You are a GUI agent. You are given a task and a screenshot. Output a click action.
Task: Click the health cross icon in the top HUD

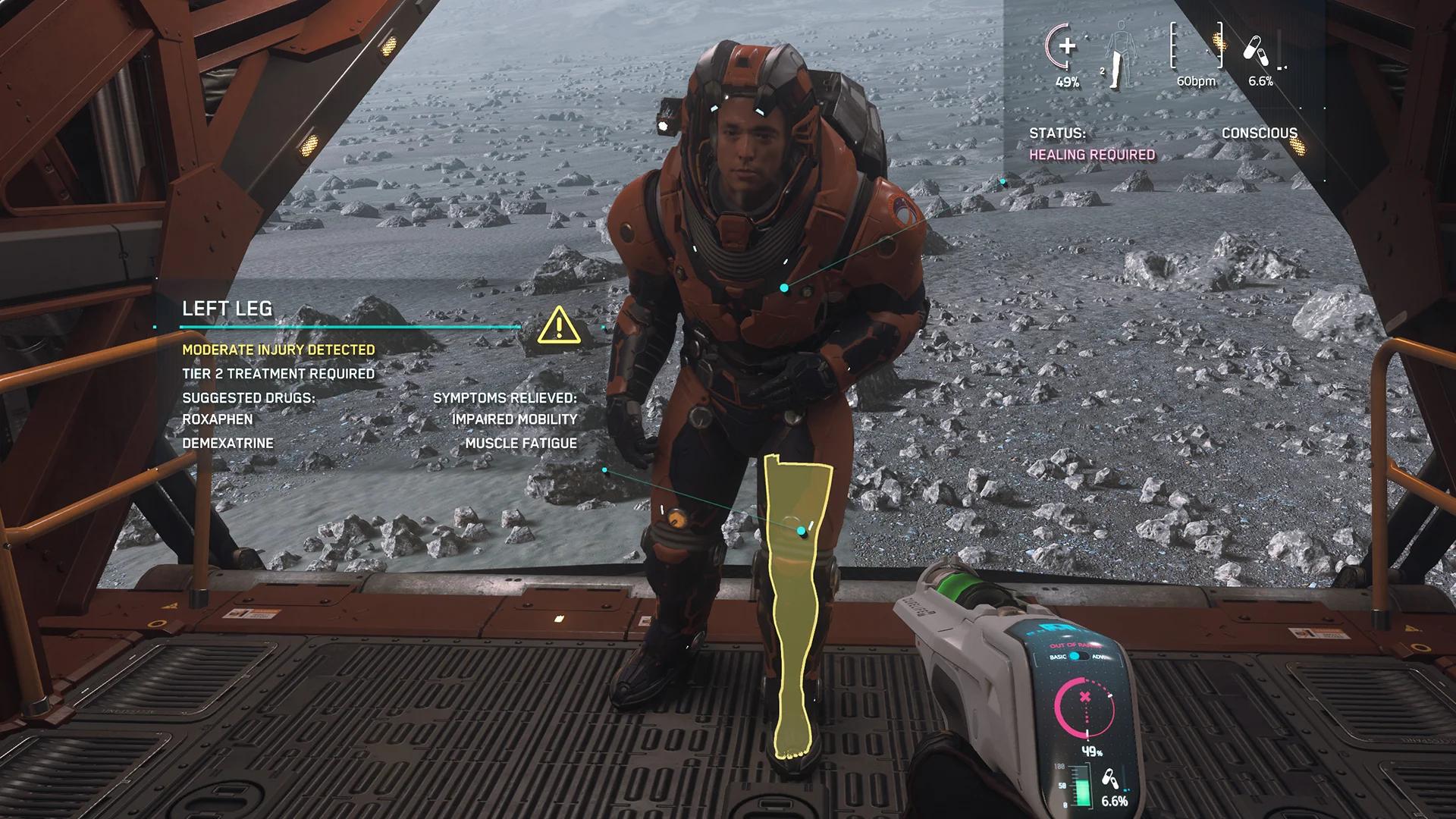tap(1066, 46)
